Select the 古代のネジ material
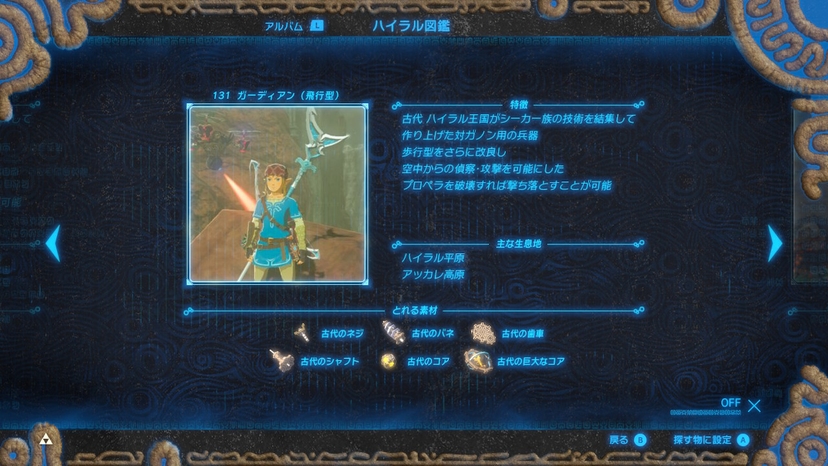 [x=330, y=334]
